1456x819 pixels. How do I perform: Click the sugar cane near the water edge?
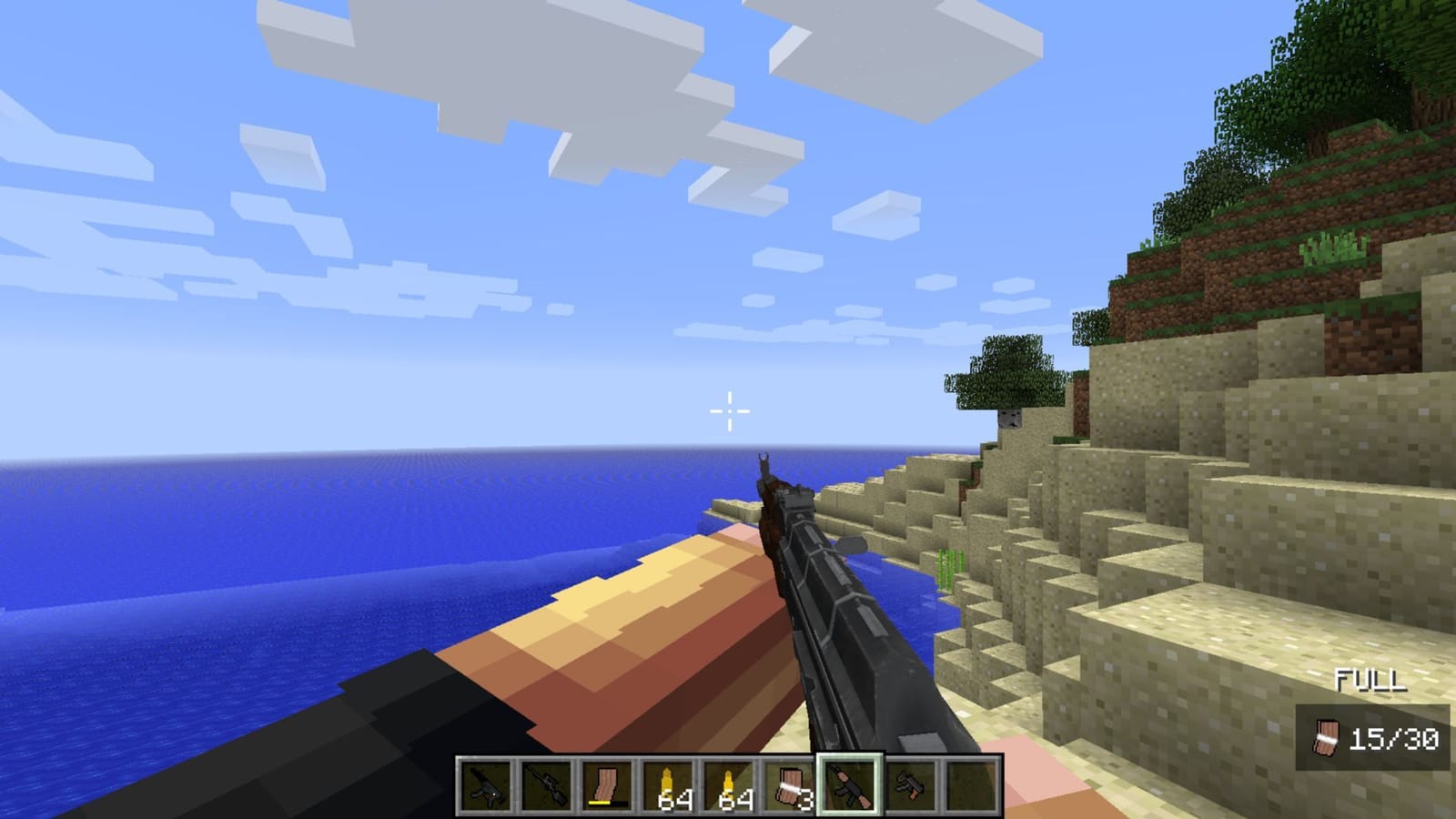coord(951,569)
